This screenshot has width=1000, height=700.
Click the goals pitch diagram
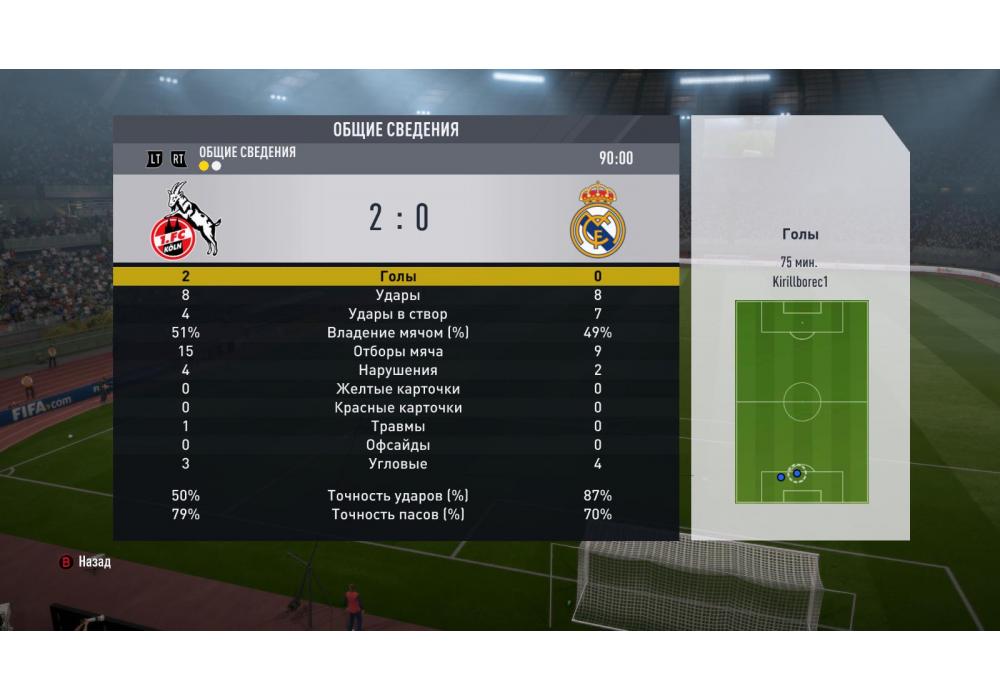(x=801, y=402)
